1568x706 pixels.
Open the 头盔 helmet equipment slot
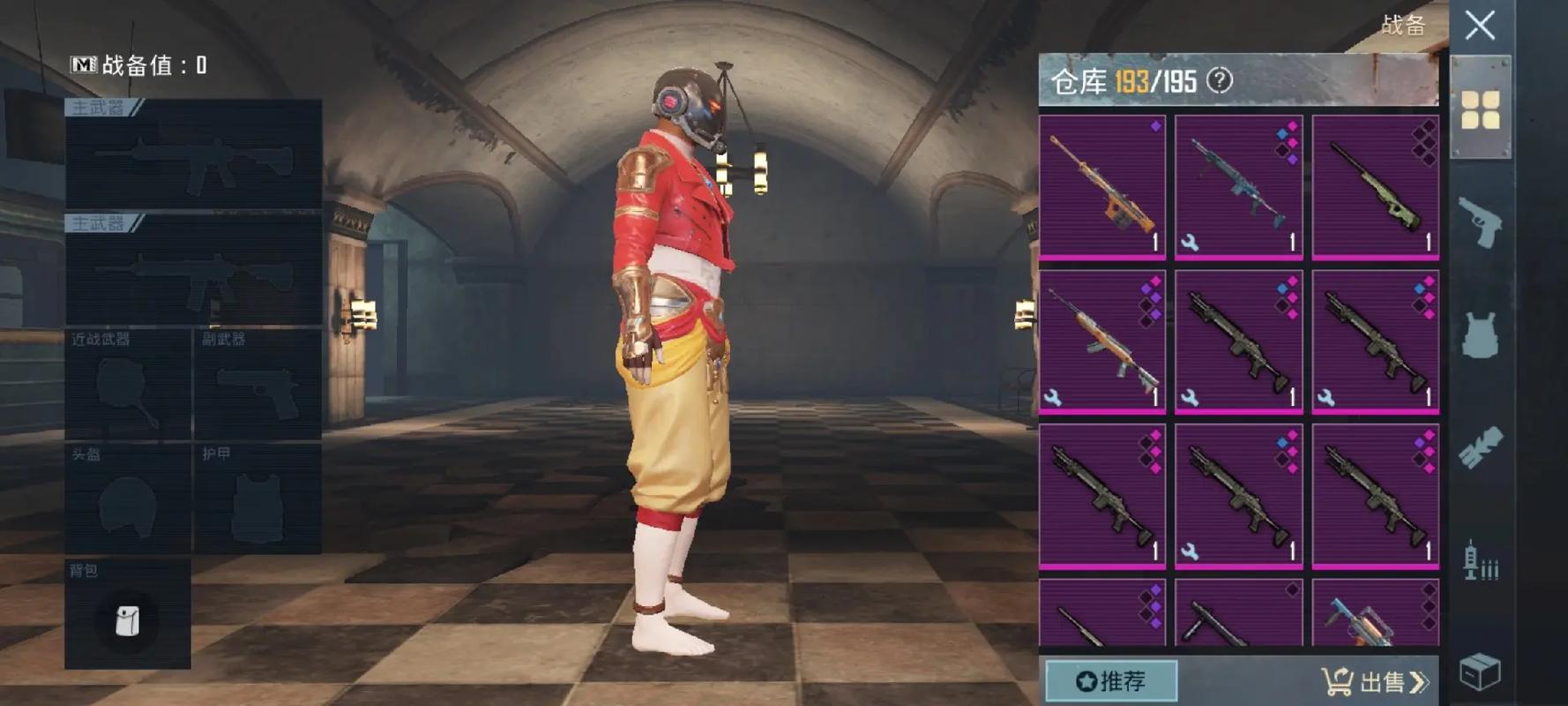click(128, 499)
